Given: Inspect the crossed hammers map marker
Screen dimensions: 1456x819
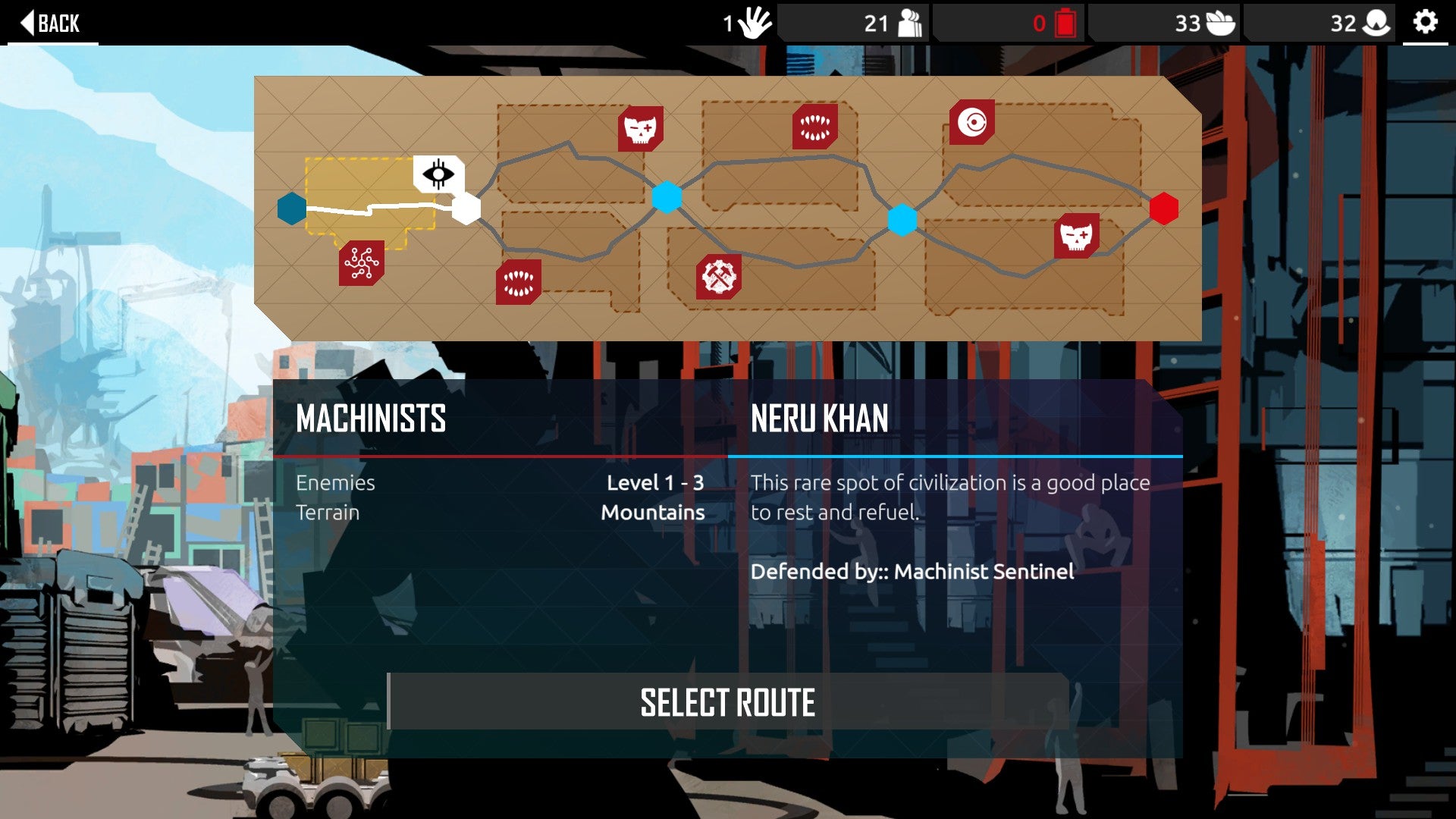Looking at the screenshot, I should tap(718, 277).
